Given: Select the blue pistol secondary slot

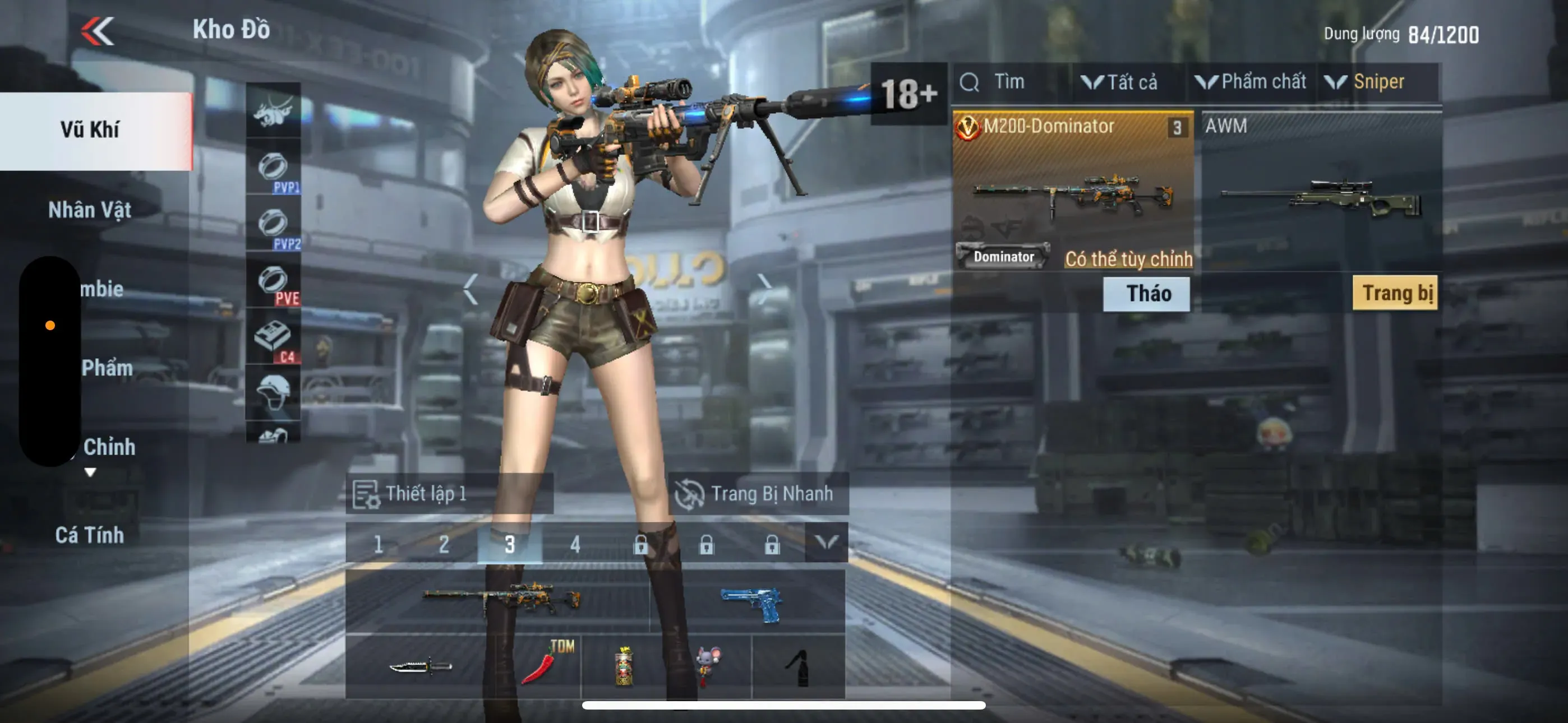Looking at the screenshot, I should pyautogui.click(x=750, y=602).
